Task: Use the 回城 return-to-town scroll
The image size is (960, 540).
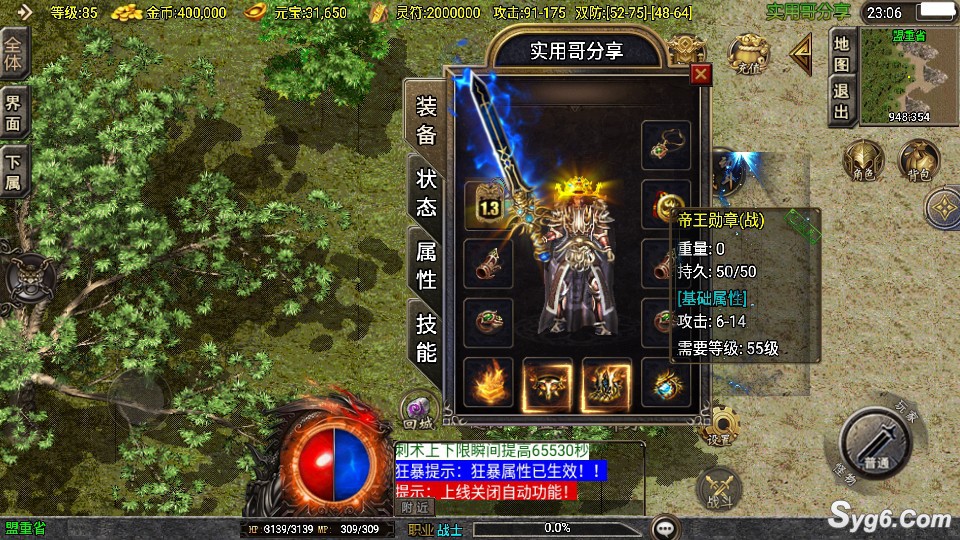Action: pos(420,407)
